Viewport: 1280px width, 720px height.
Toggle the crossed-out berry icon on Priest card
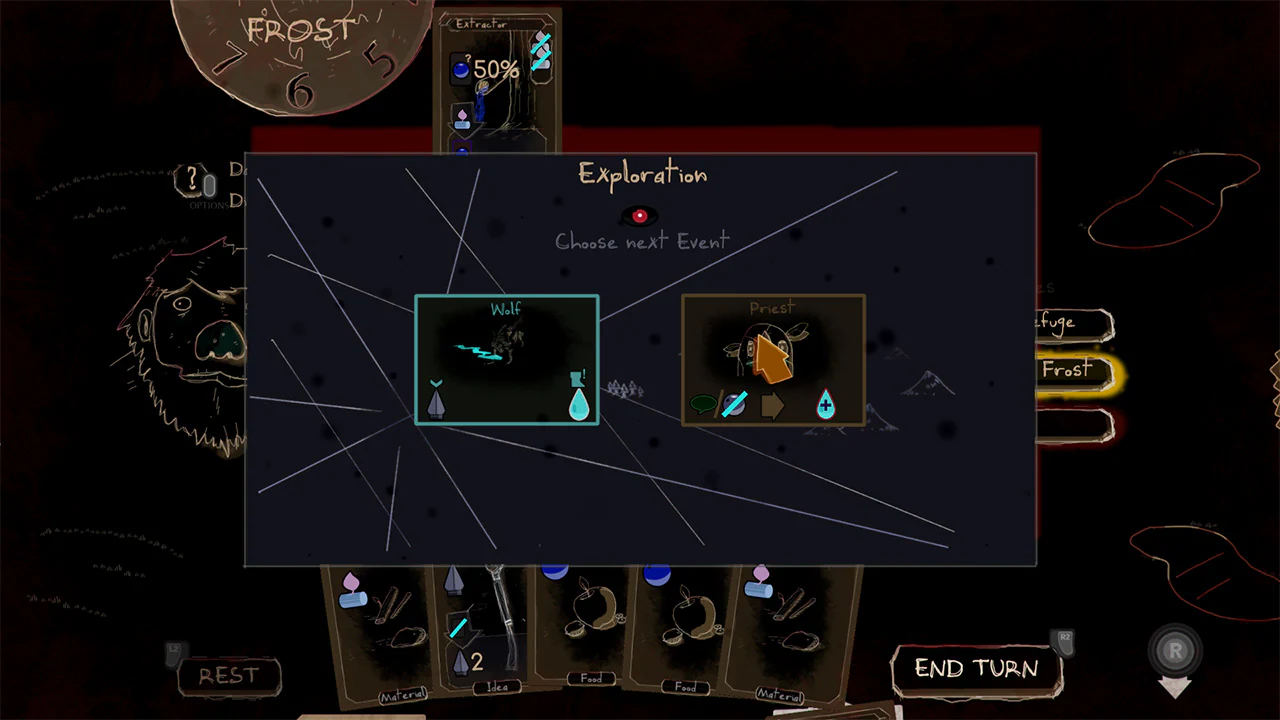tap(735, 404)
